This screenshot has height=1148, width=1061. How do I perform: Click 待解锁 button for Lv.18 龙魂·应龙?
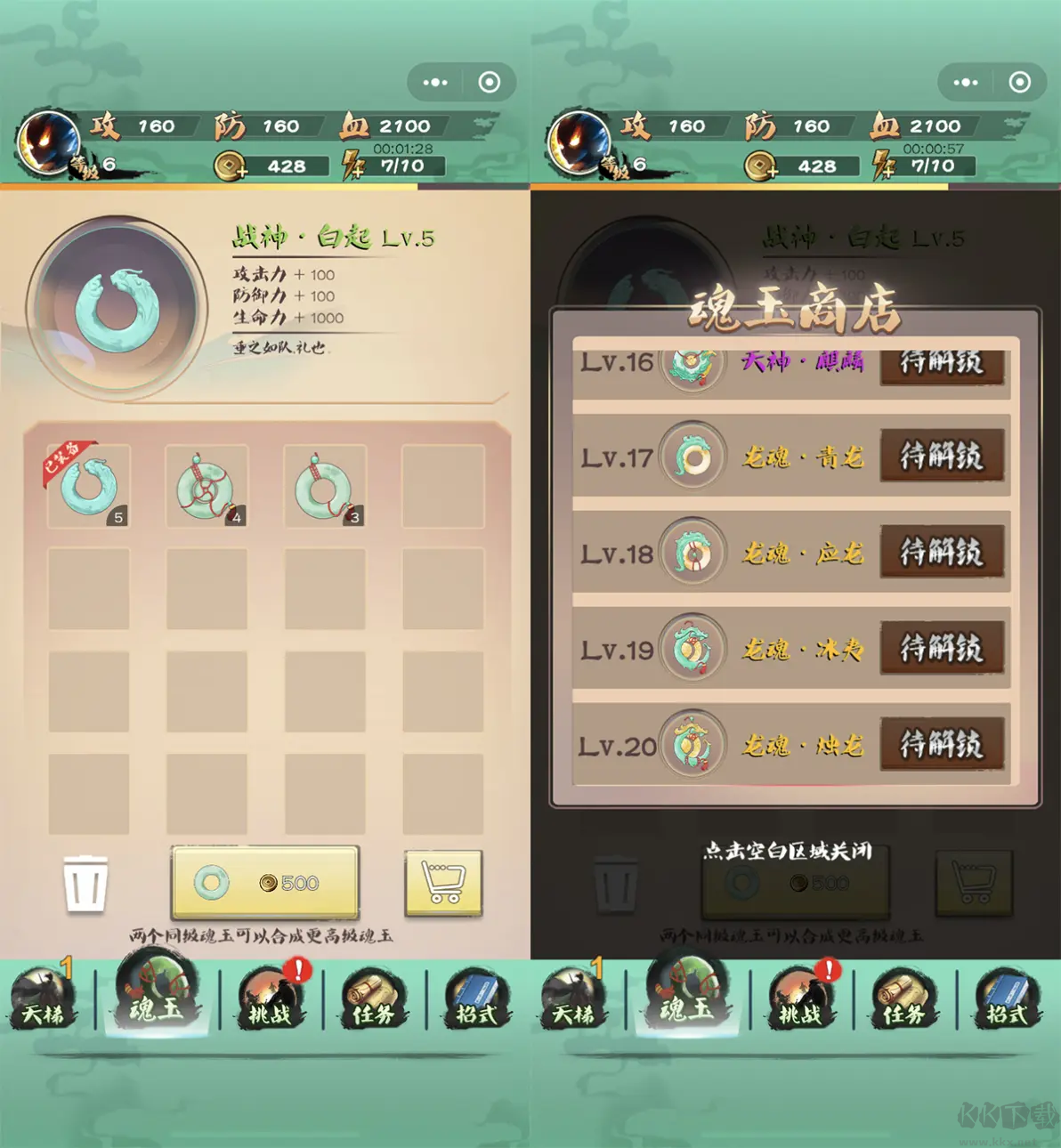pyautogui.click(x=943, y=553)
